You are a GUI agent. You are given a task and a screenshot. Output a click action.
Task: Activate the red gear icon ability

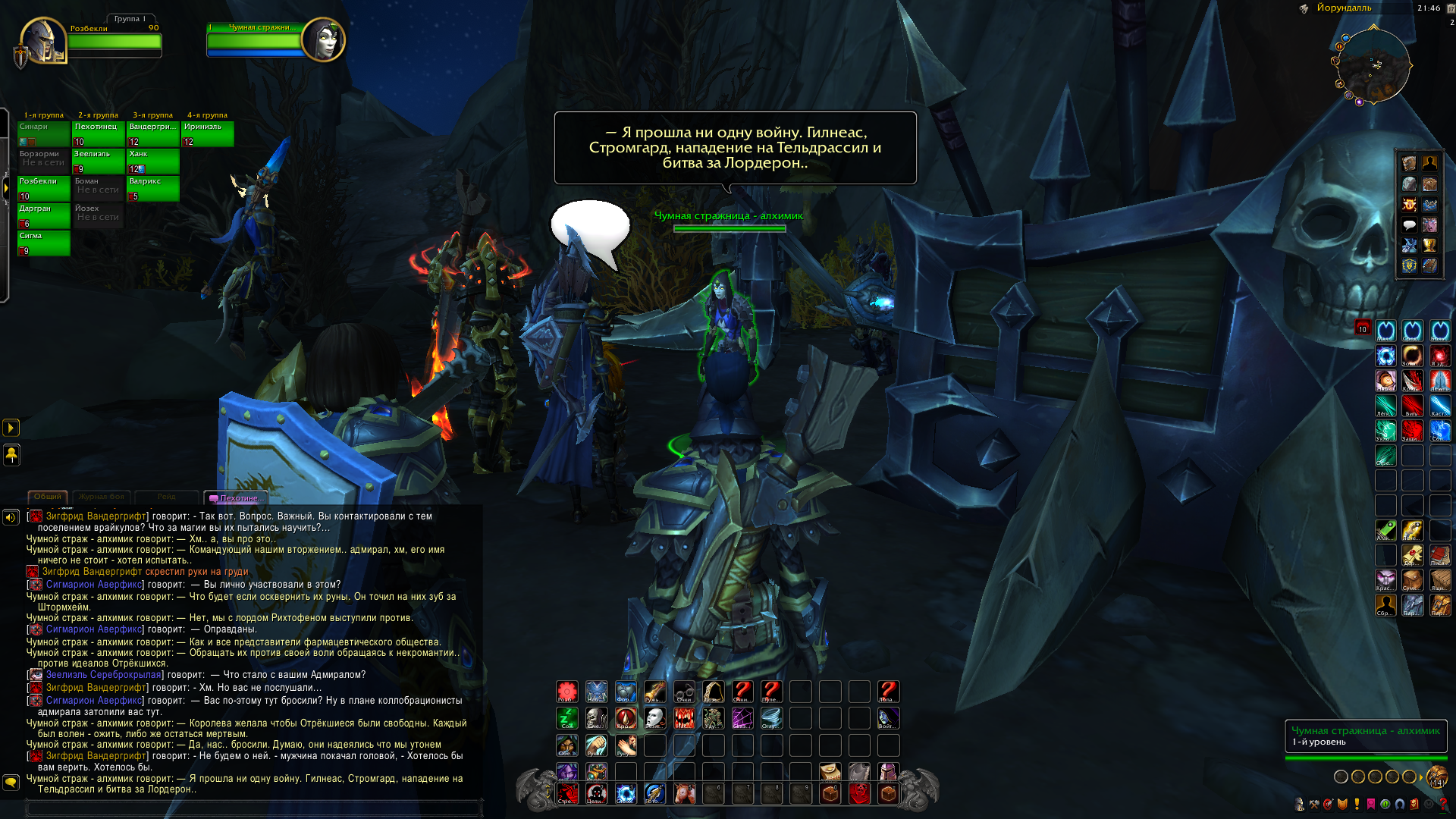point(567,692)
